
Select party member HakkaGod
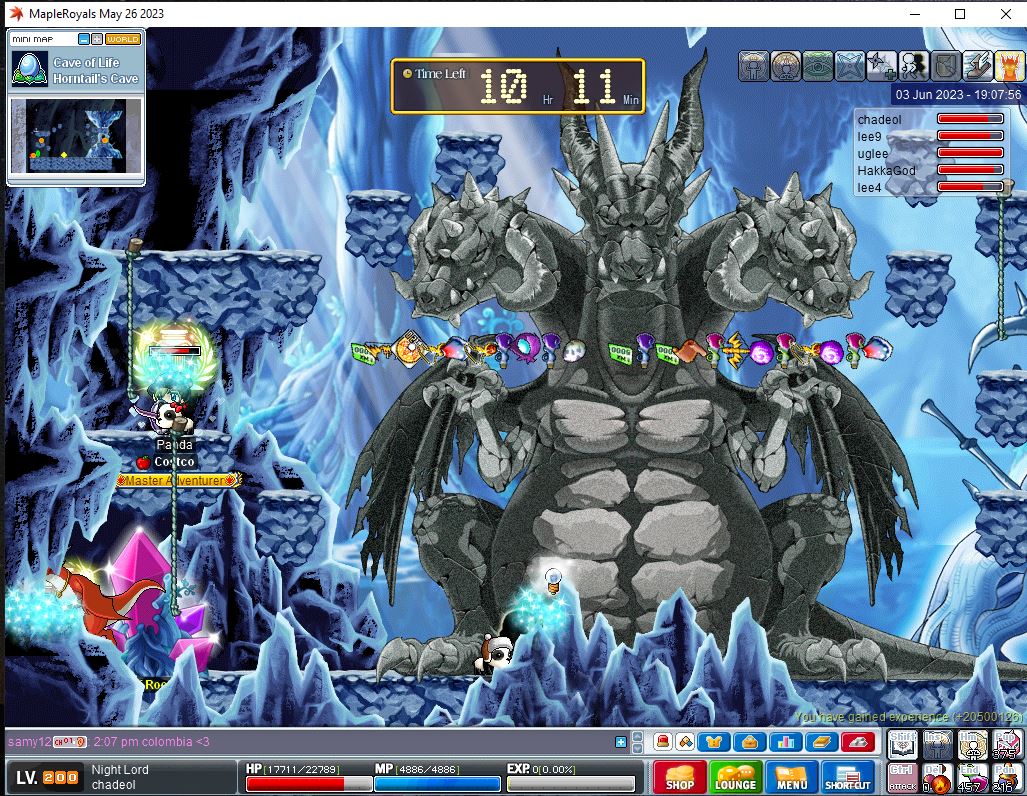(887, 171)
